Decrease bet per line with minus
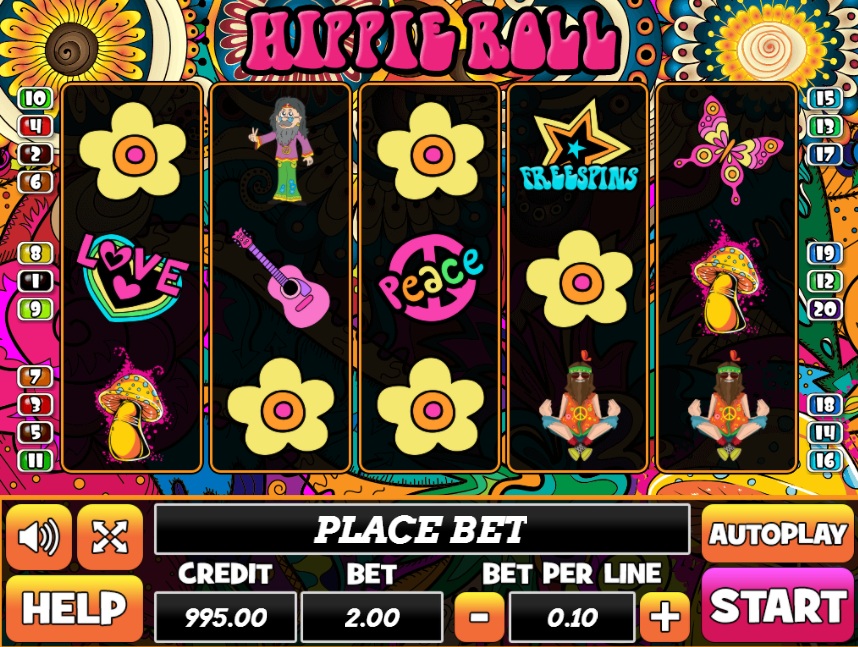The image size is (858, 647). coord(480,616)
